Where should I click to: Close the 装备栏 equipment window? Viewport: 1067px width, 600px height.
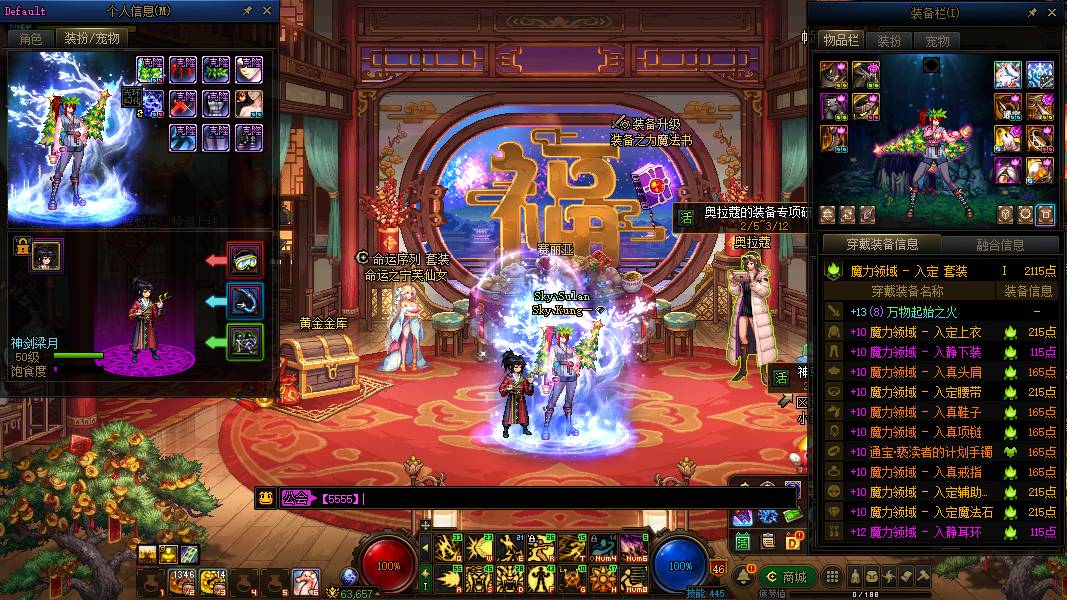(1052, 13)
